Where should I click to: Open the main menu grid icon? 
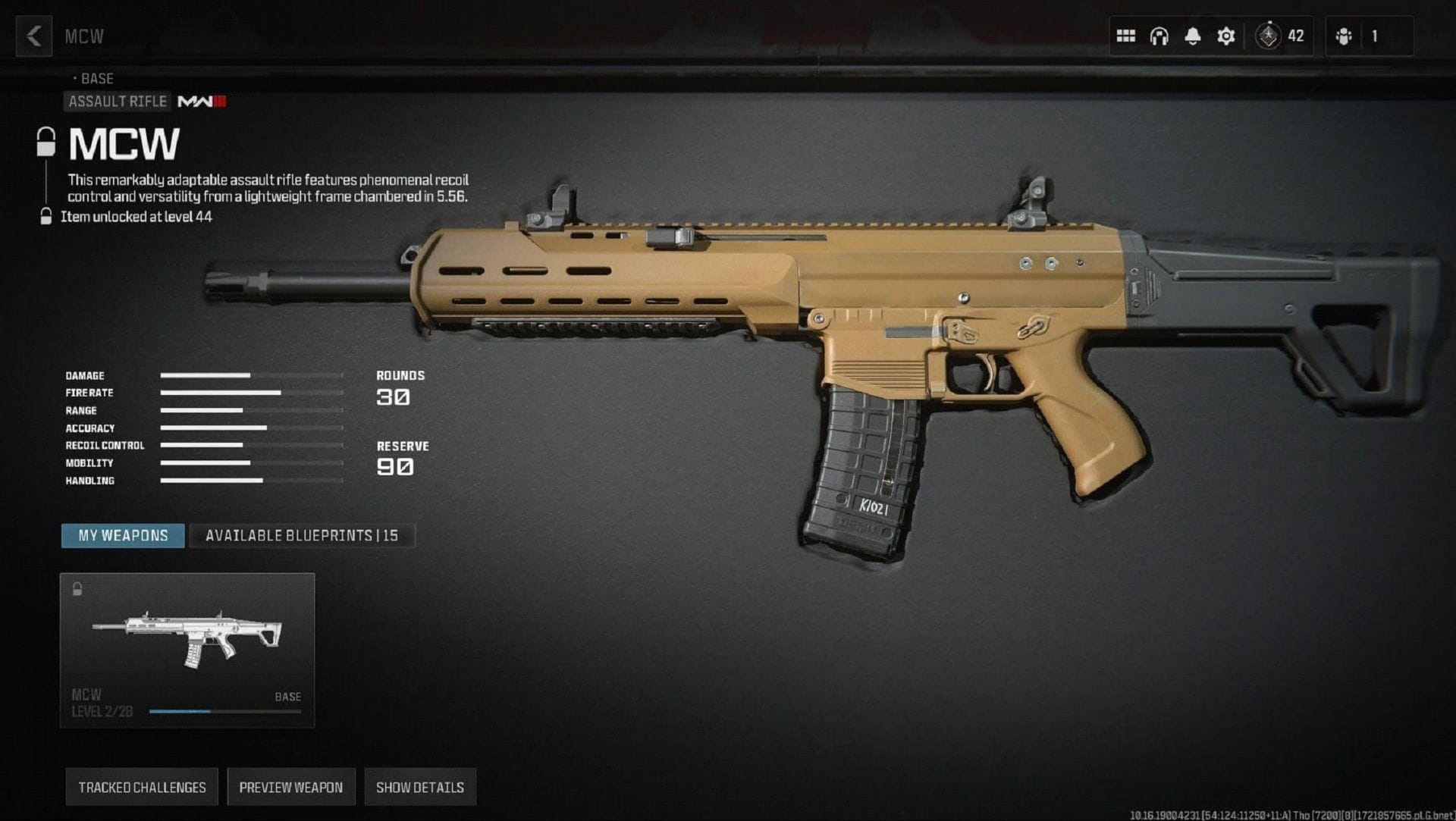[x=1125, y=36]
